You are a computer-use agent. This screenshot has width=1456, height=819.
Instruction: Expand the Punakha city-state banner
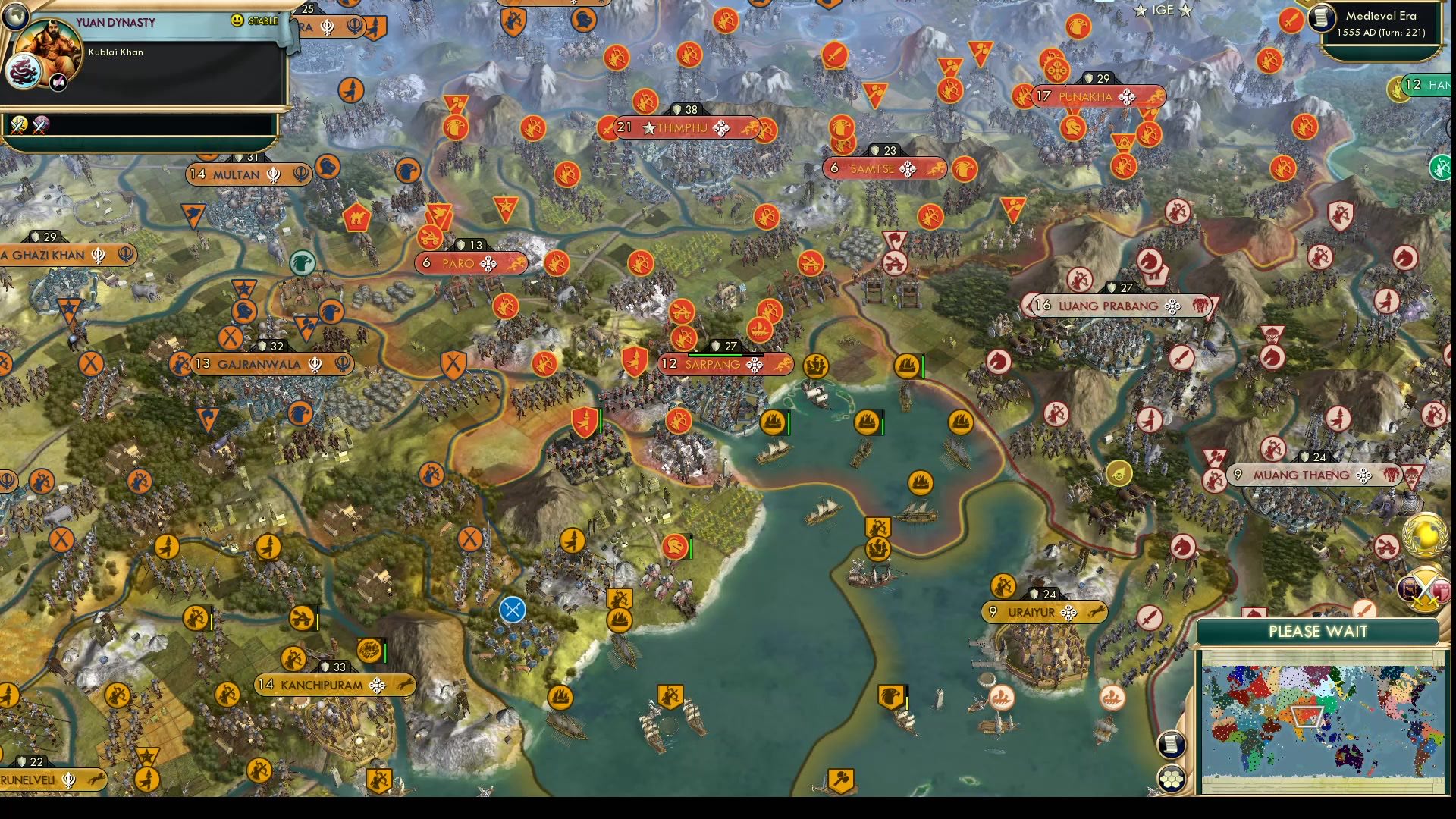pos(1084,97)
